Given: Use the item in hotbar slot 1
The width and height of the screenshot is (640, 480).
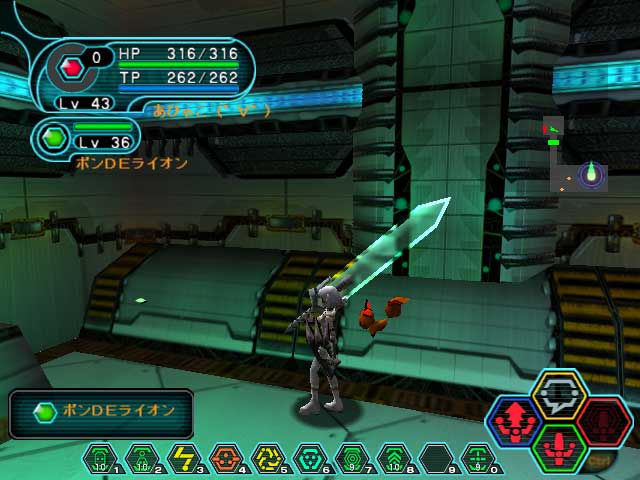Looking at the screenshot, I should 100,458.
